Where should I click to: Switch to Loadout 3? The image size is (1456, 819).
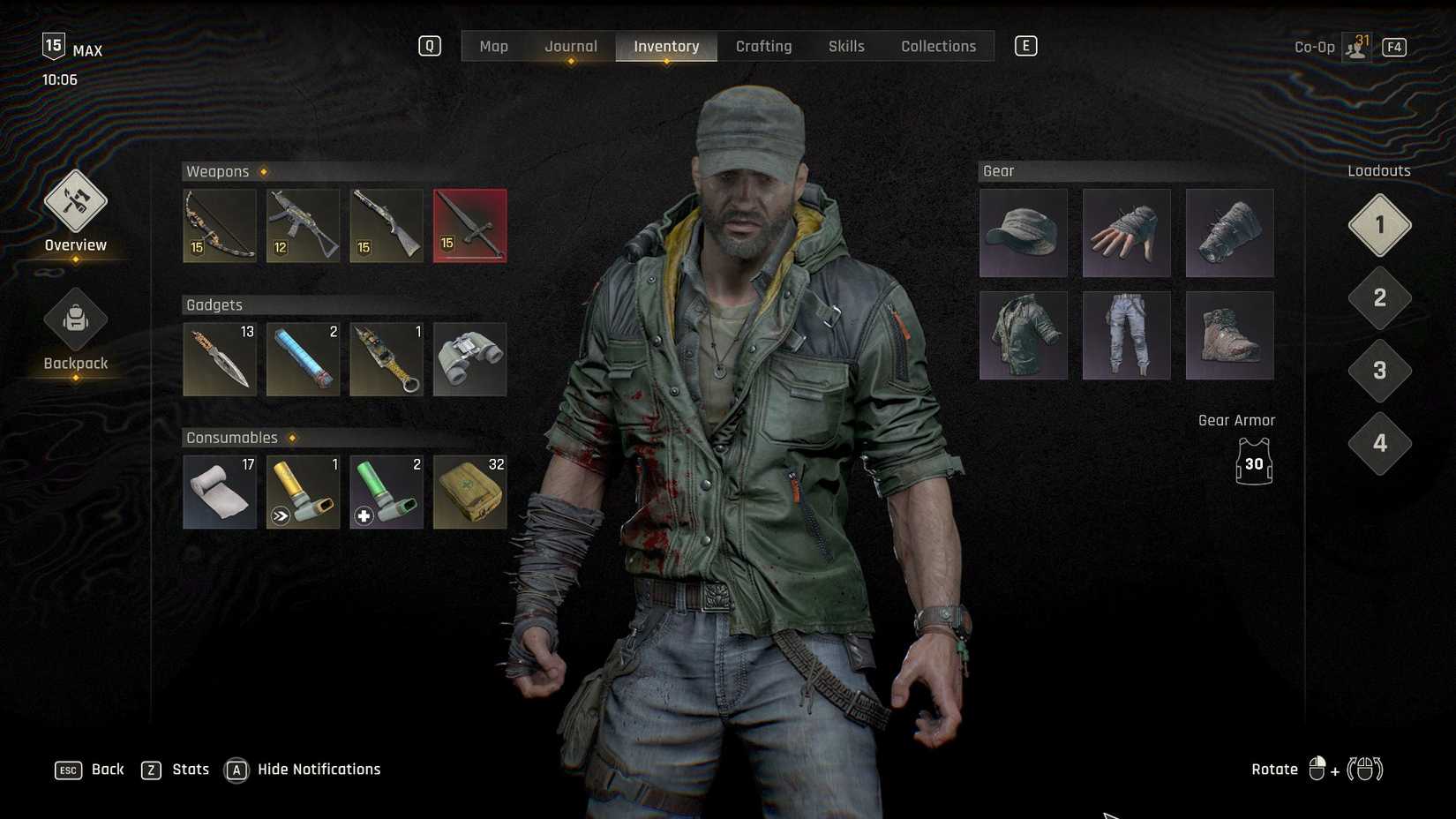pos(1379,371)
